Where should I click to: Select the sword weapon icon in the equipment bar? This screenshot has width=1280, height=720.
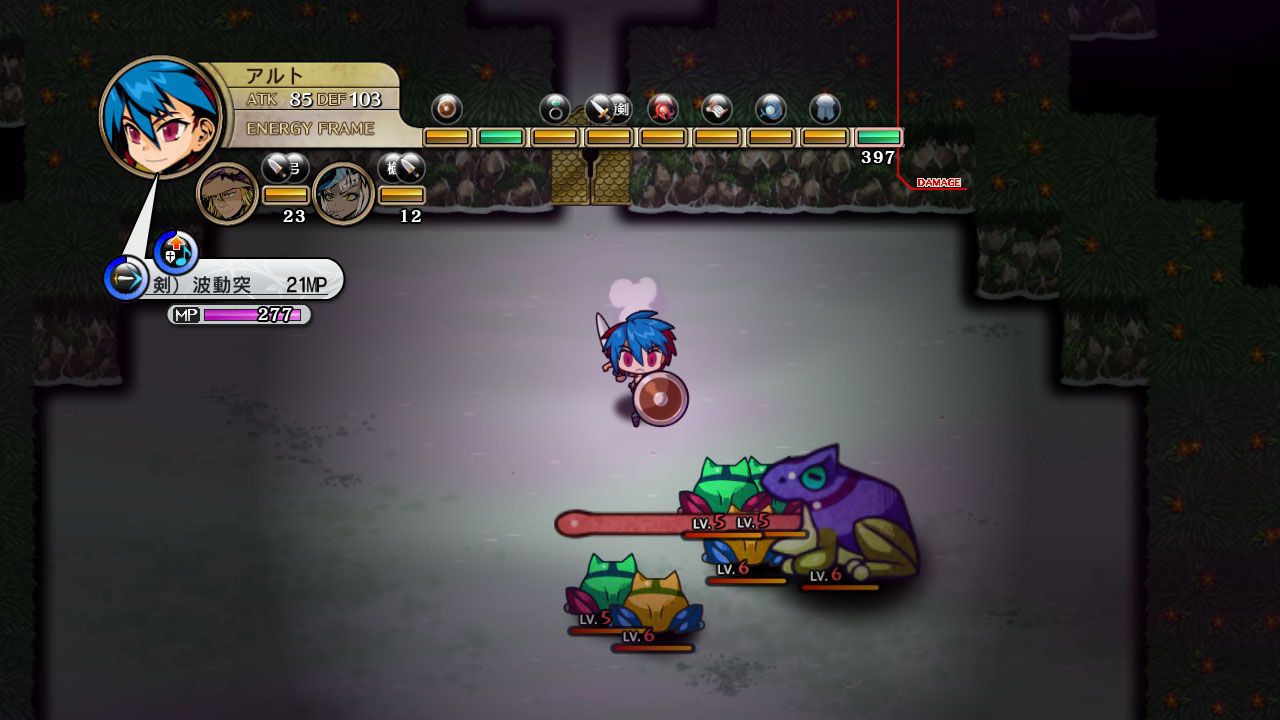click(x=600, y=108)
